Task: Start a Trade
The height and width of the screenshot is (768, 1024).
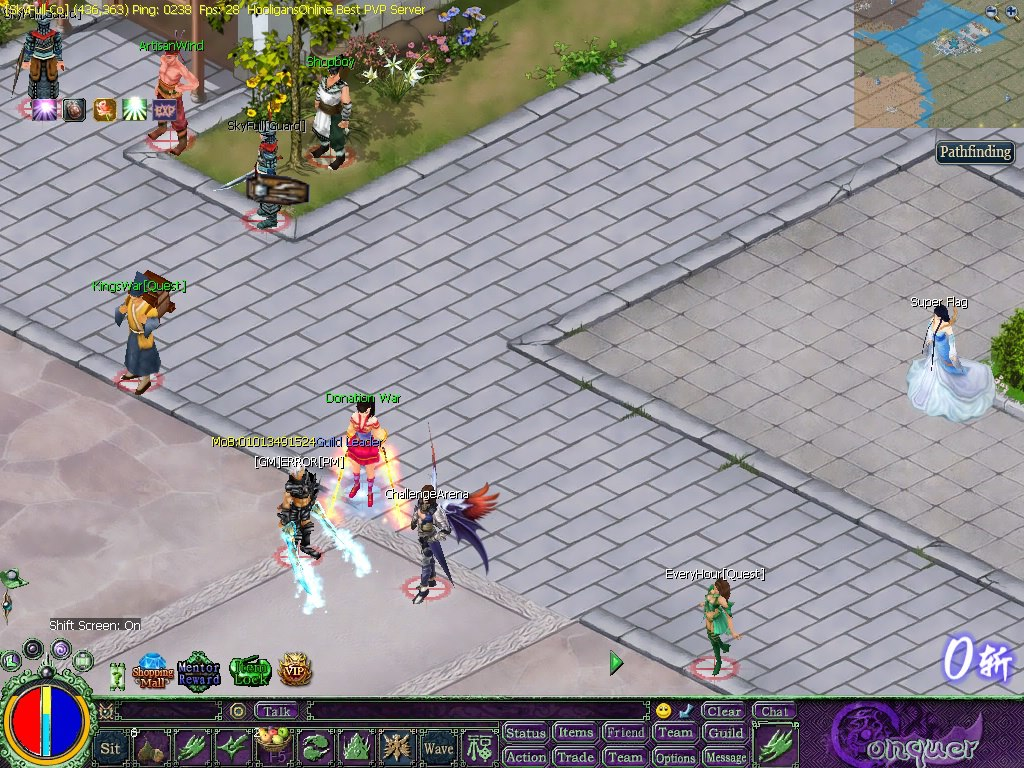Action: coord(575,757)
